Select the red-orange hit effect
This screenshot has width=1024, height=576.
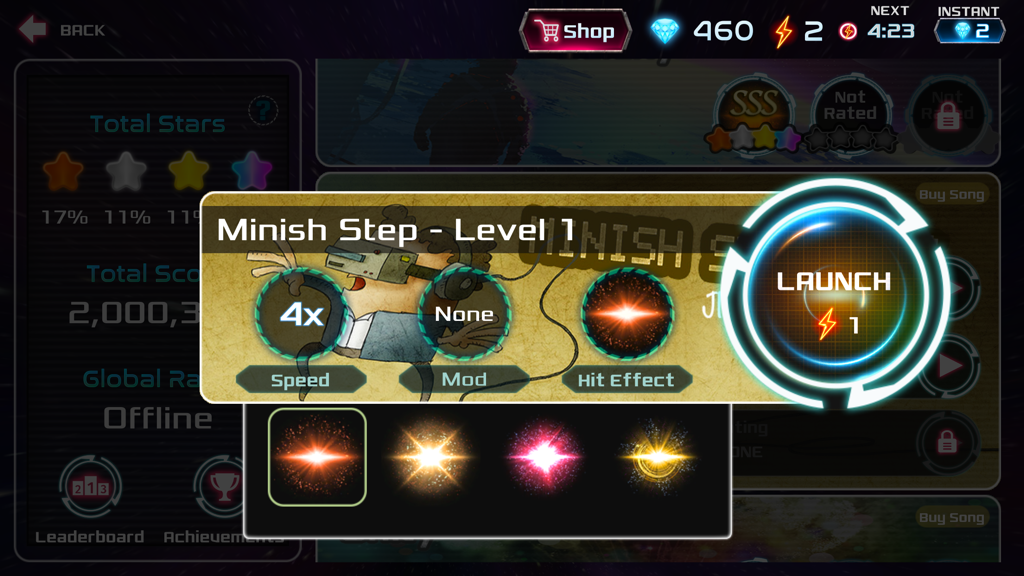(317, 457)
